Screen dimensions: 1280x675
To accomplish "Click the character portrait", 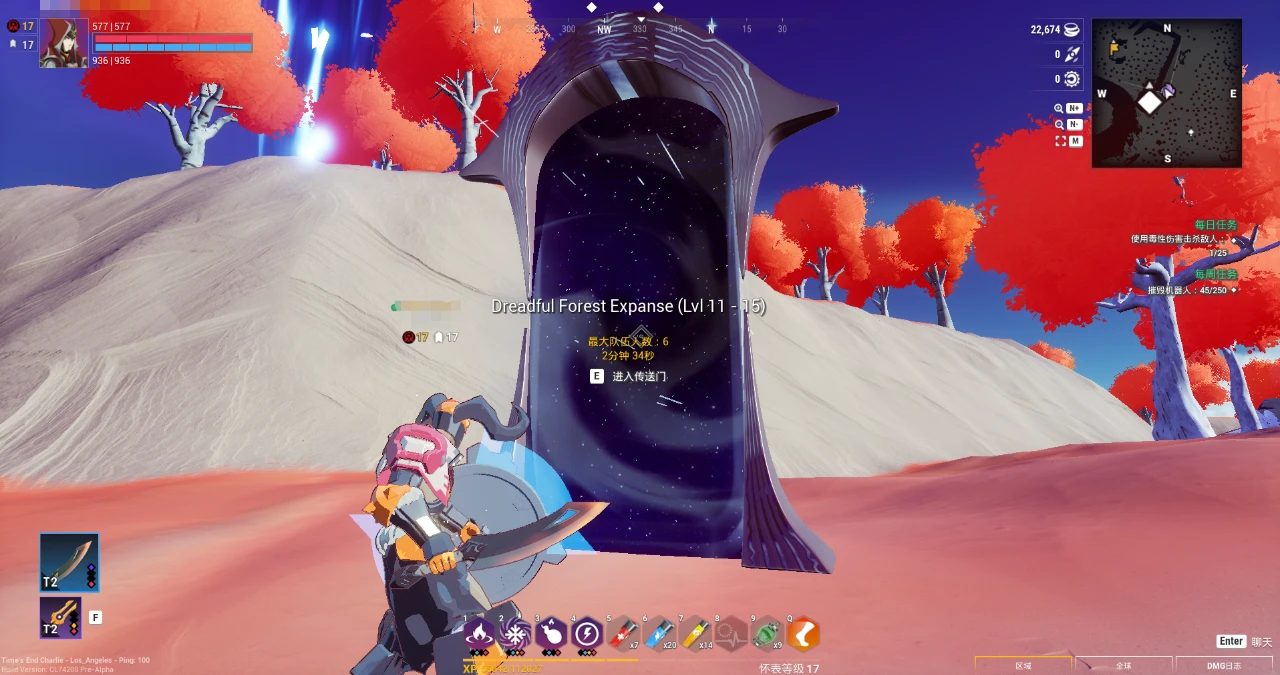I will tap(63, 44).
